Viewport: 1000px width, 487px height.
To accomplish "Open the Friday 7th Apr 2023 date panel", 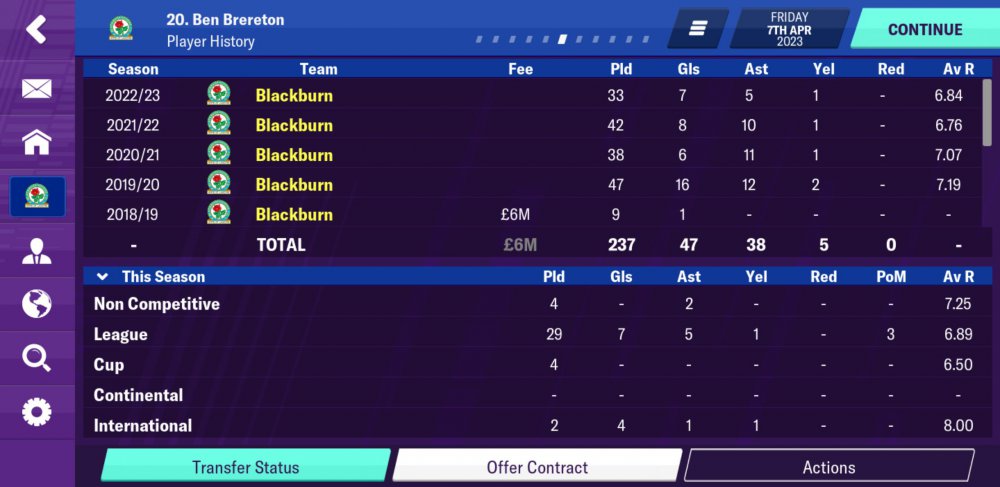I will coord(789,29).
